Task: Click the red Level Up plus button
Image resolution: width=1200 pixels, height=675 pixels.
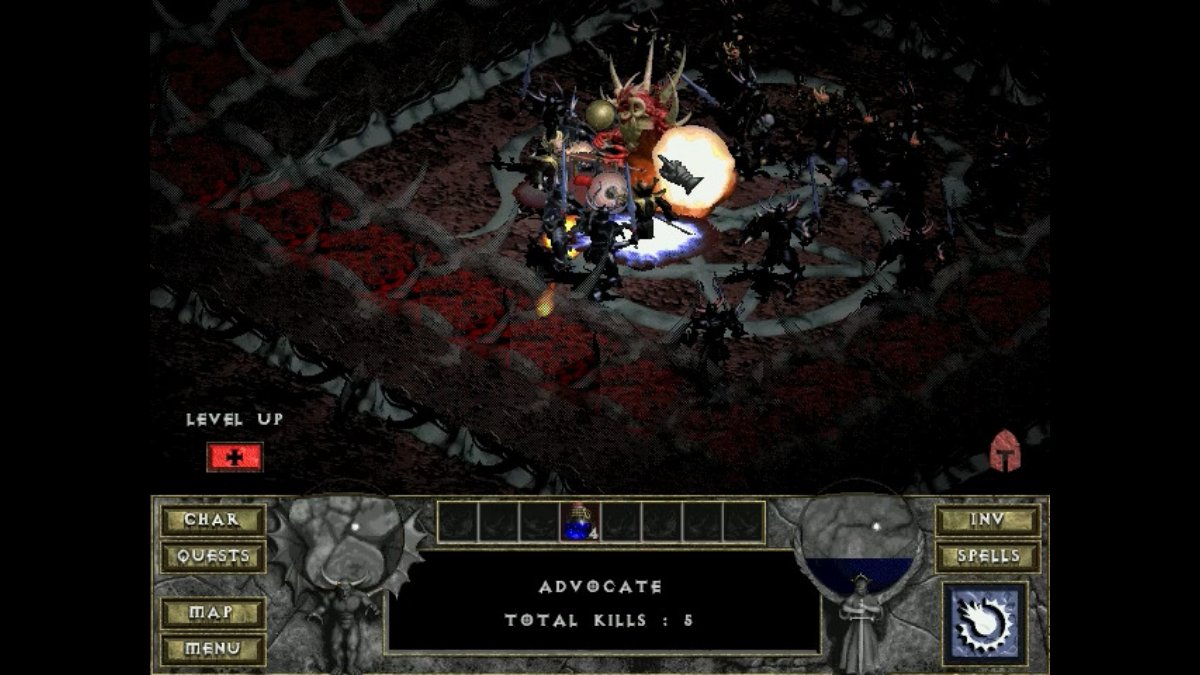Action: coord(235,457)
